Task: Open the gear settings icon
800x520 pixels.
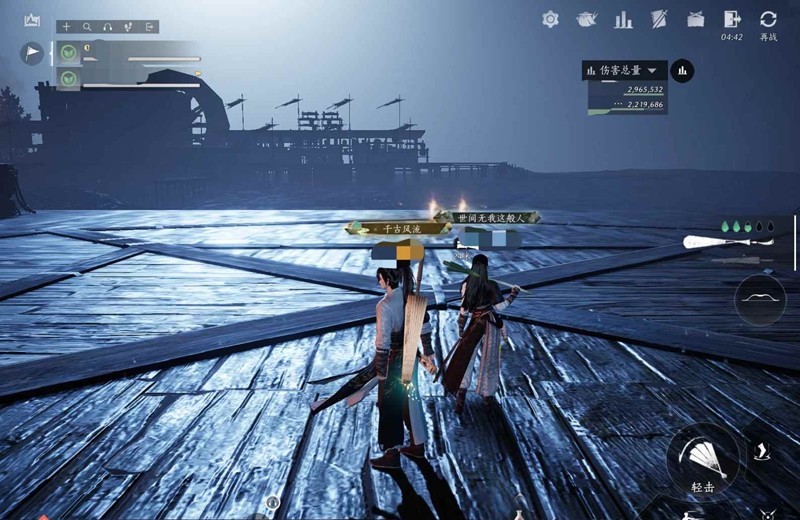Action: click(x=550, y=19)
